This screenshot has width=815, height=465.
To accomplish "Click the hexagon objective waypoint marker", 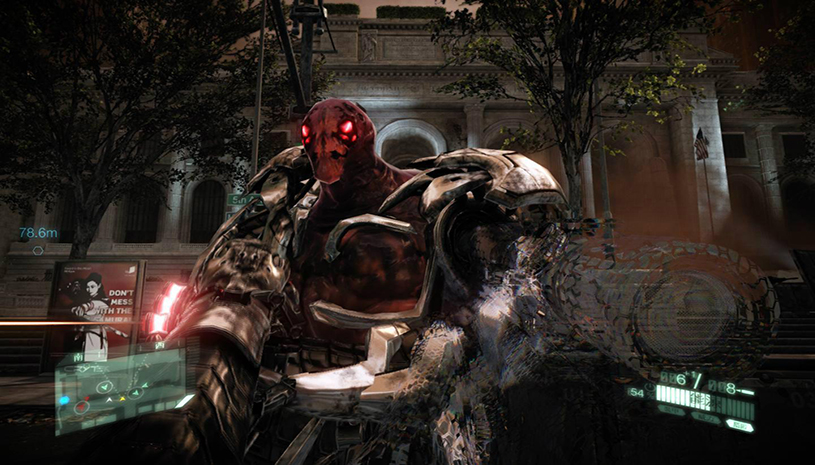I will coord(38,250).
